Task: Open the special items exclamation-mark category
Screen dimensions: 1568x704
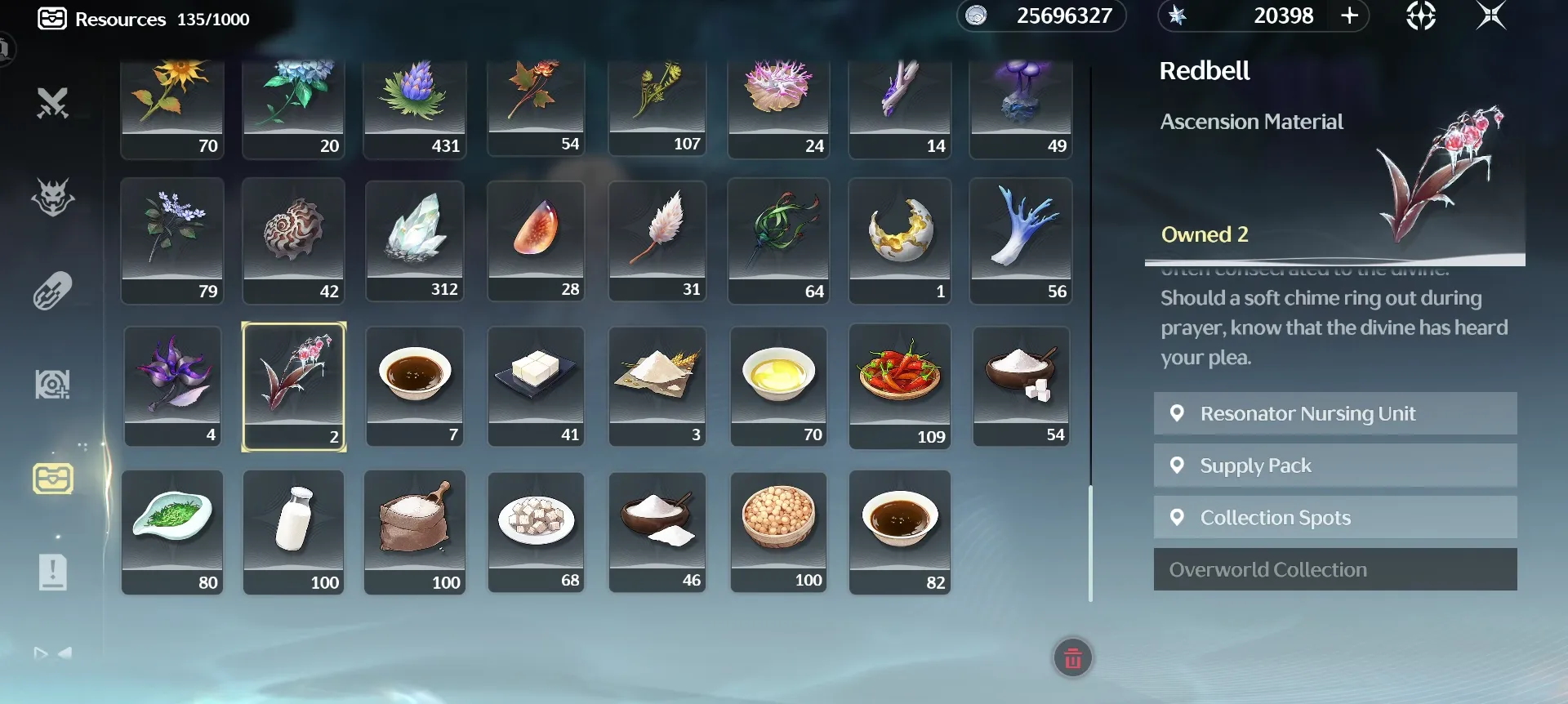Action: coord(51,572)
